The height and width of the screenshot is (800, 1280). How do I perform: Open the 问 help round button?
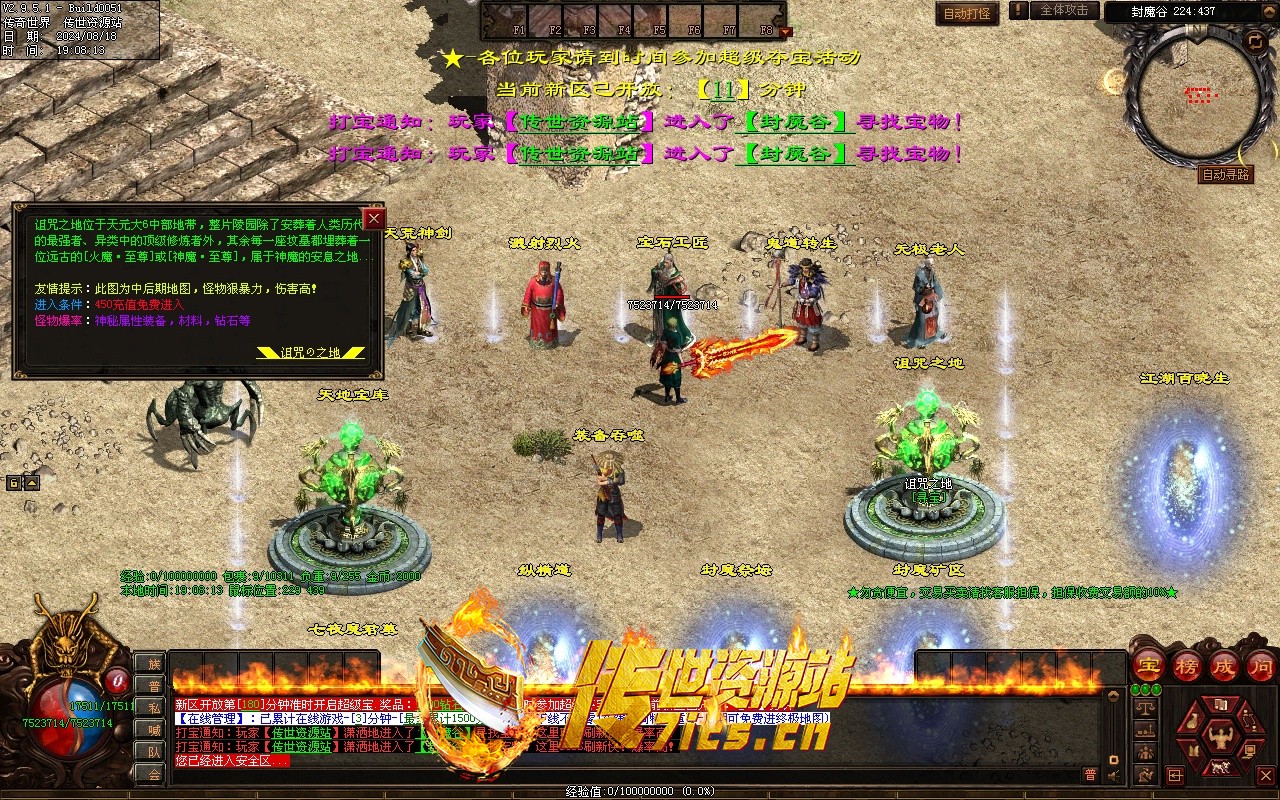[1261, 666]
